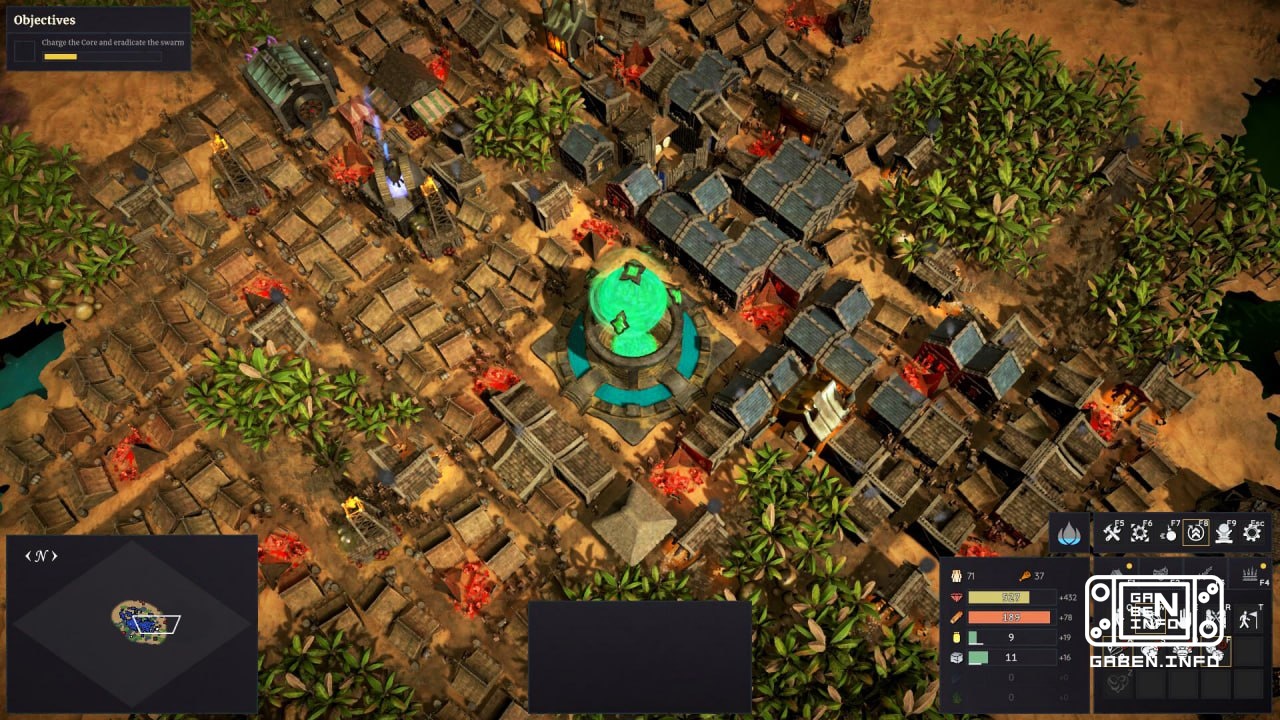Viewport: 1280px width, 720px height.
Task: Select the repair wrench tool (F5)
Action: tap(1111, 532)
